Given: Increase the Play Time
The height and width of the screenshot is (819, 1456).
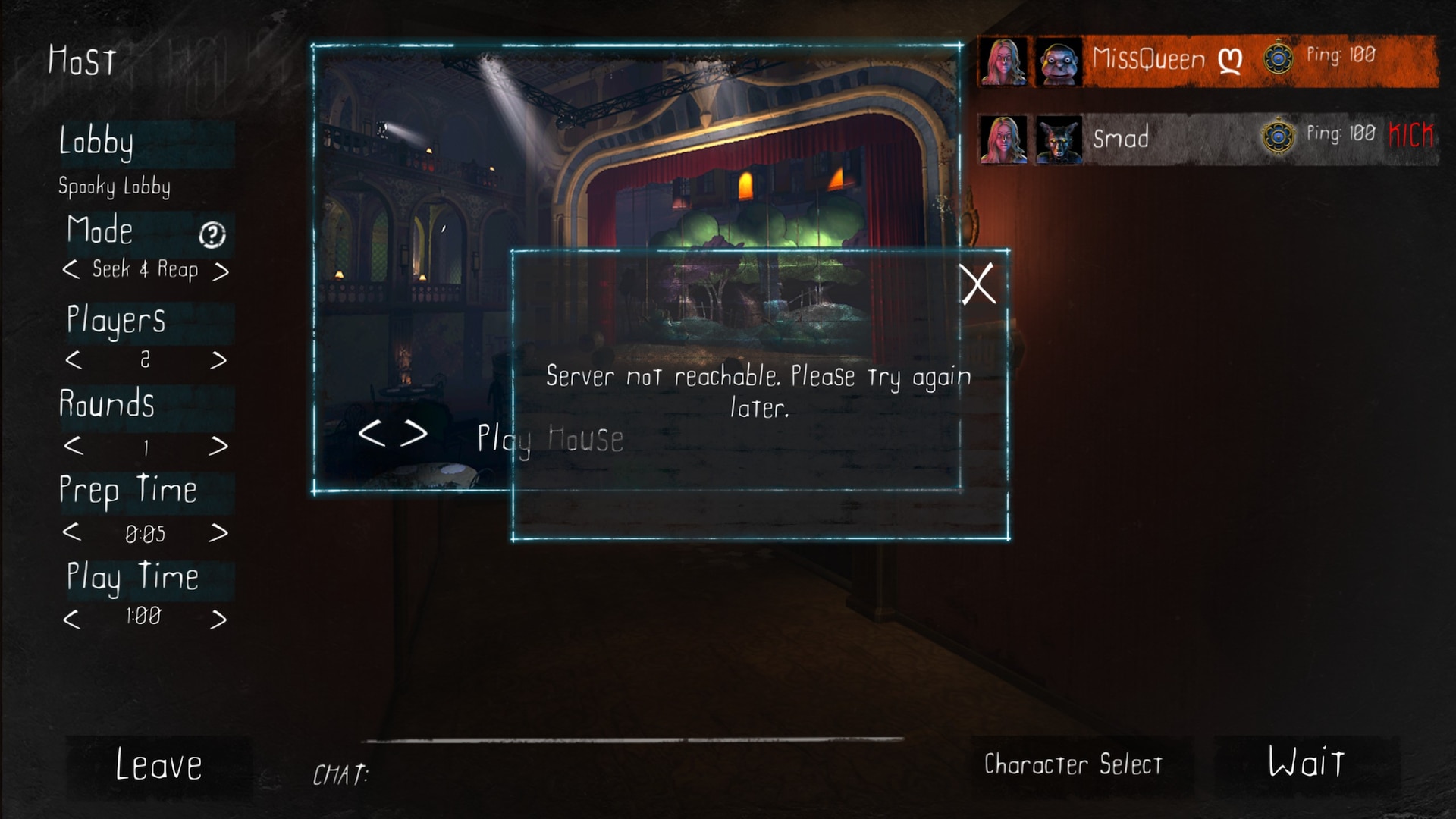Looking at the screenshot, I should click(x=218, y=620).
